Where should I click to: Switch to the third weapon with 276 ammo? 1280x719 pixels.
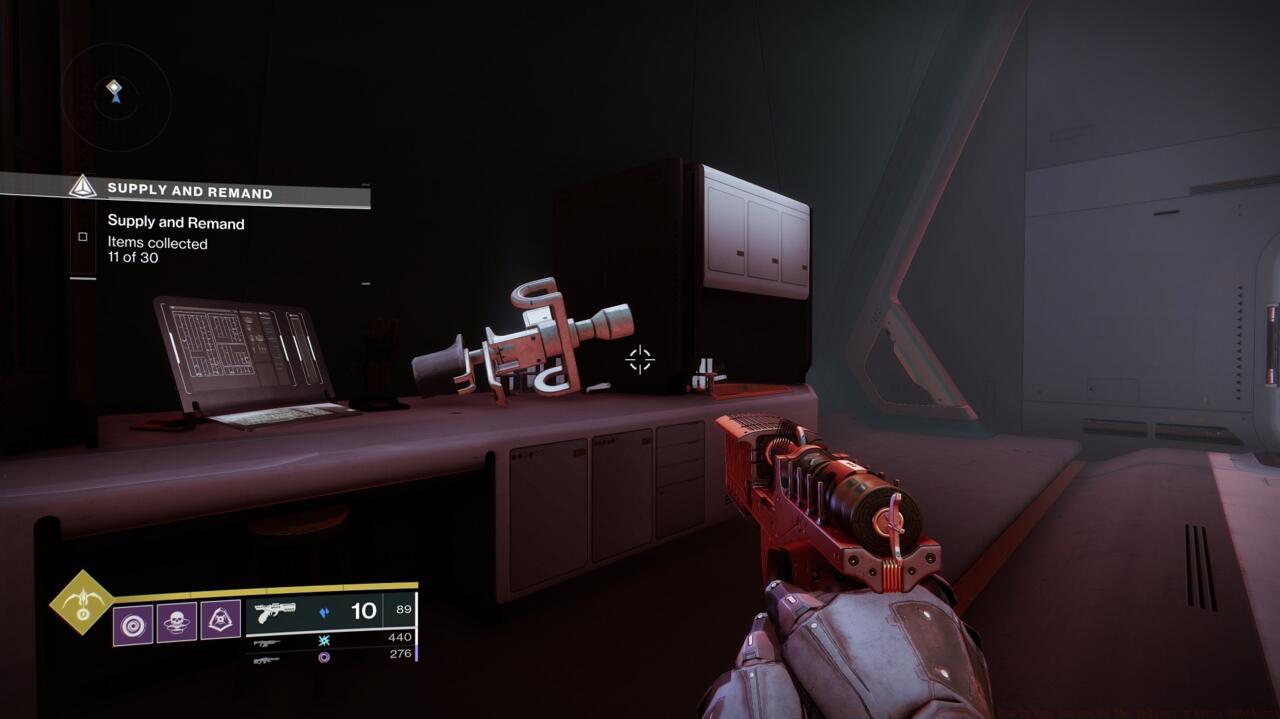266,659
